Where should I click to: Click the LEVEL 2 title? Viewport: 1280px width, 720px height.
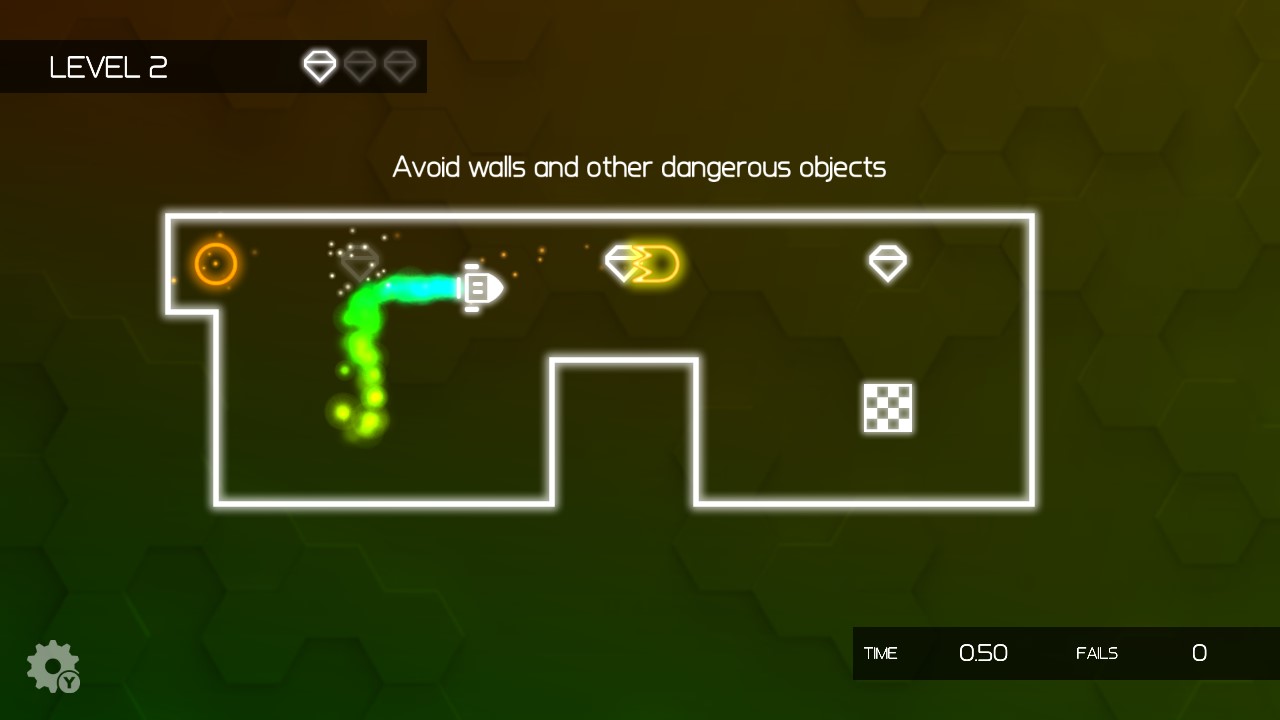pyautogui.click(x=108, y=67)
